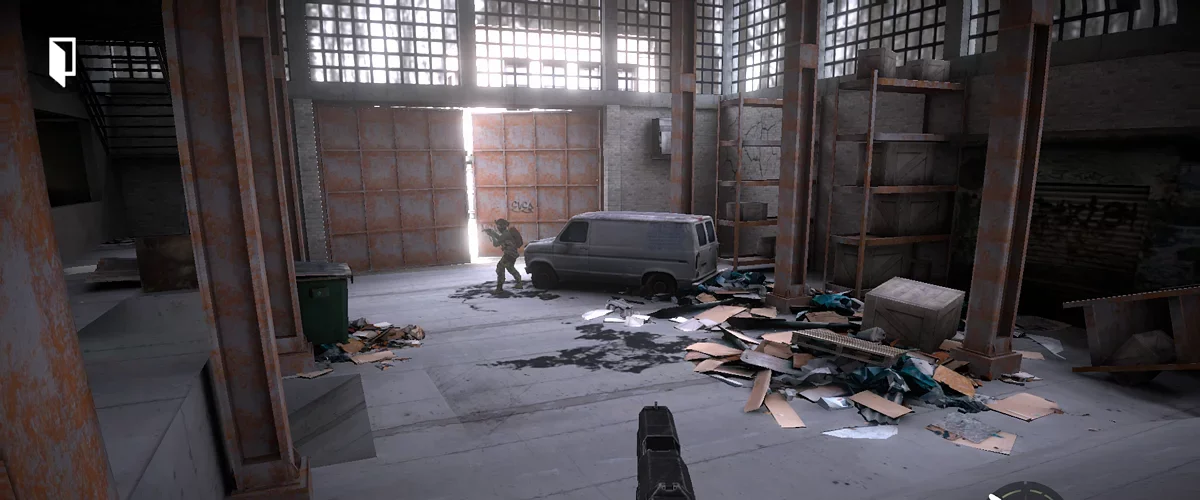Select the circular compass dial
1200x500 pixels.
pyautogui.click(x=1026, y=492)
